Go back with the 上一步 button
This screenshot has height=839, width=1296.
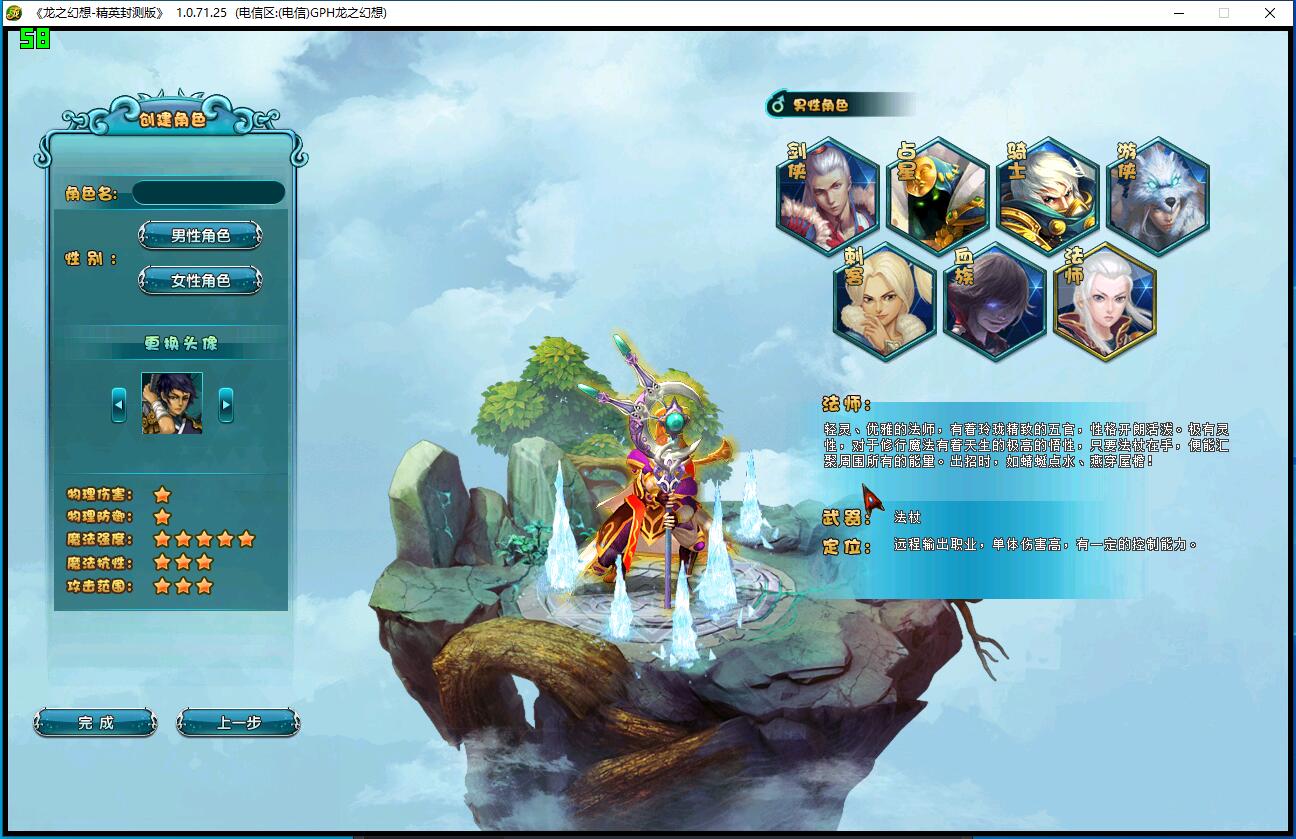(x=238, y=723)
